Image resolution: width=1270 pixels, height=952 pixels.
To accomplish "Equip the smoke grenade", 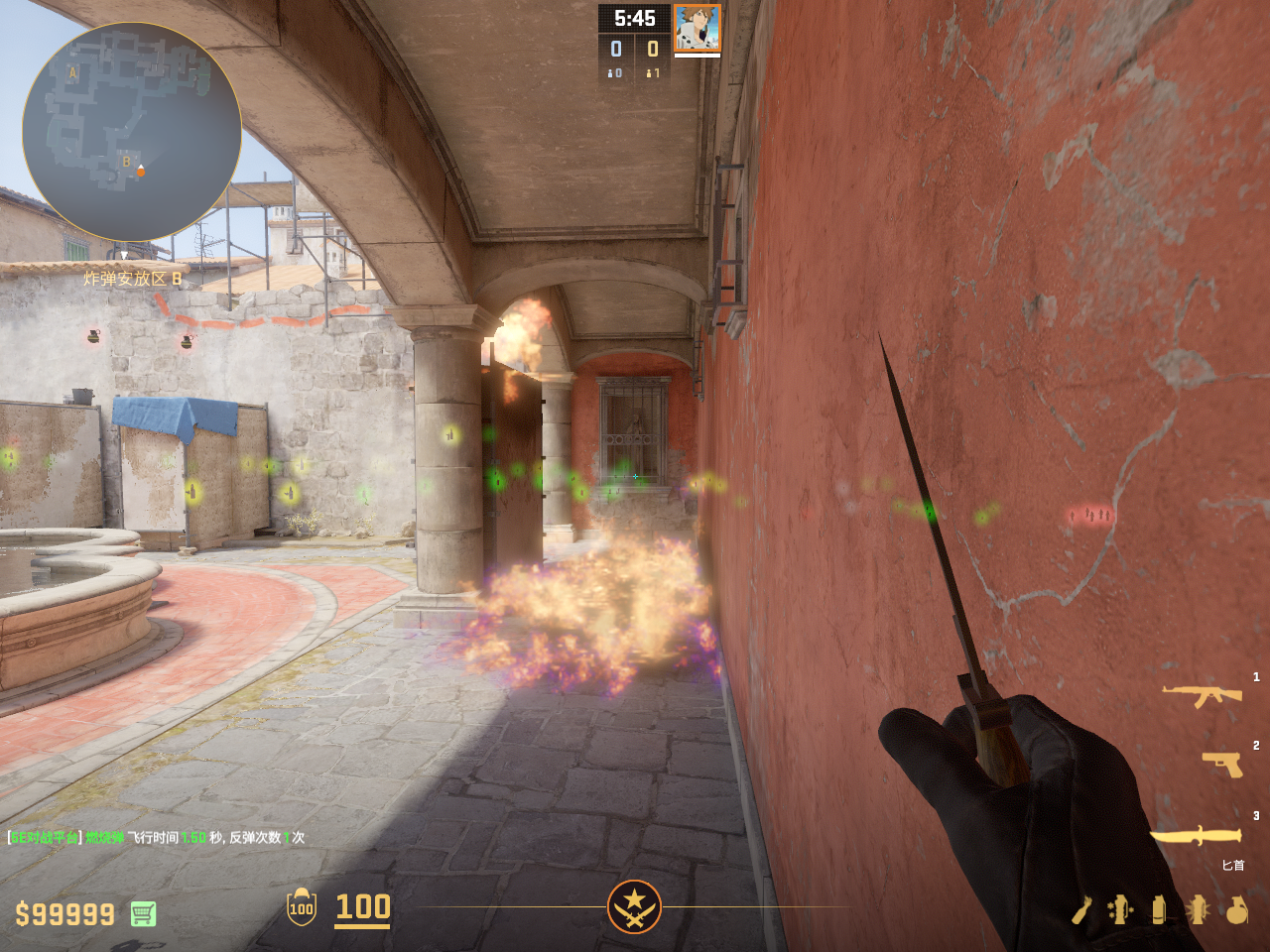I will [x=1159, y=909].
